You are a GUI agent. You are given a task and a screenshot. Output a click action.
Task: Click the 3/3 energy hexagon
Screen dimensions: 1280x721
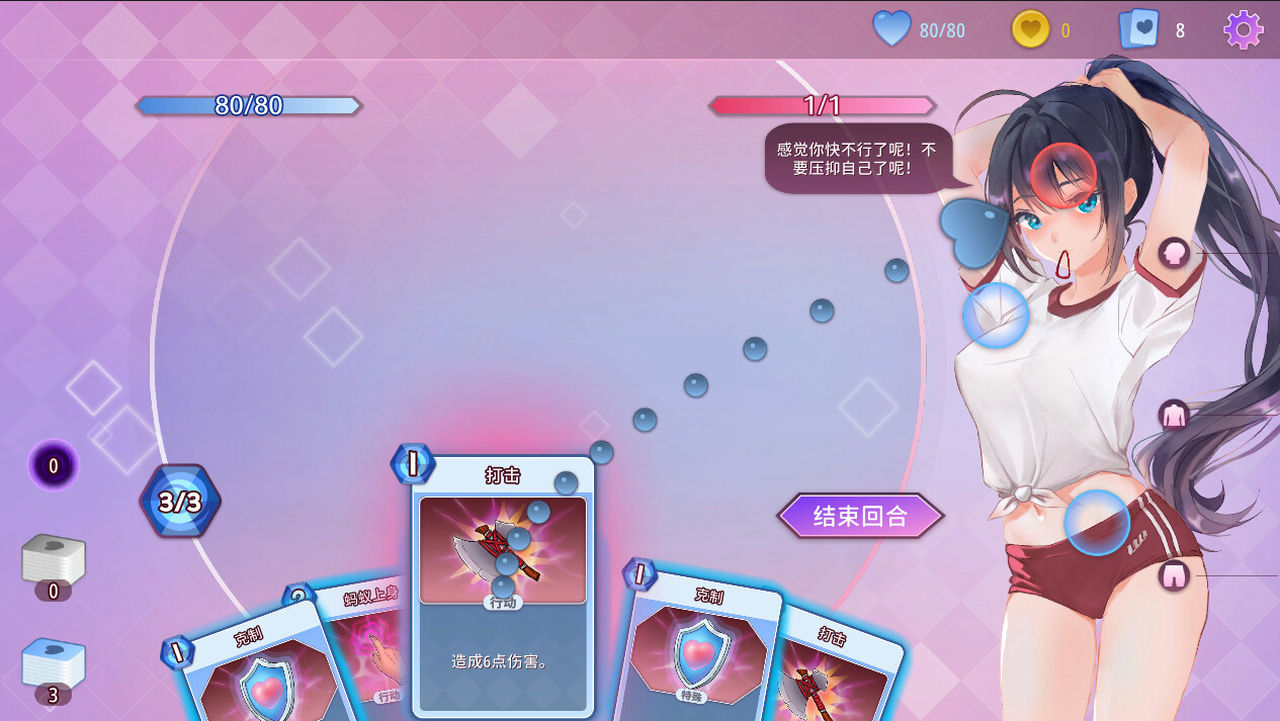pyautogui.click(x=180, y=502)
